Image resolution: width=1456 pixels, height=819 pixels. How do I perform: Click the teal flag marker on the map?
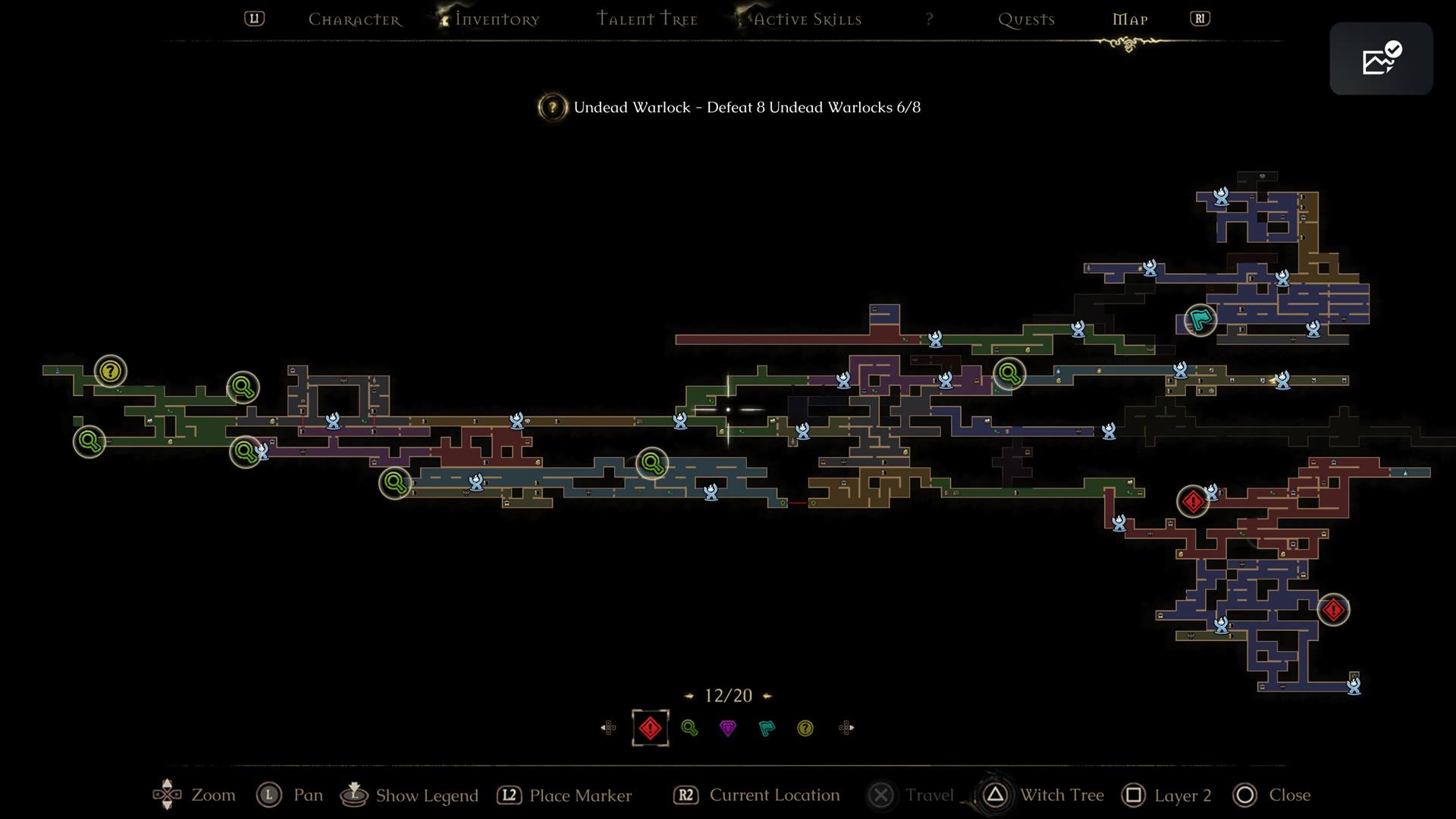coord(1200,319)
